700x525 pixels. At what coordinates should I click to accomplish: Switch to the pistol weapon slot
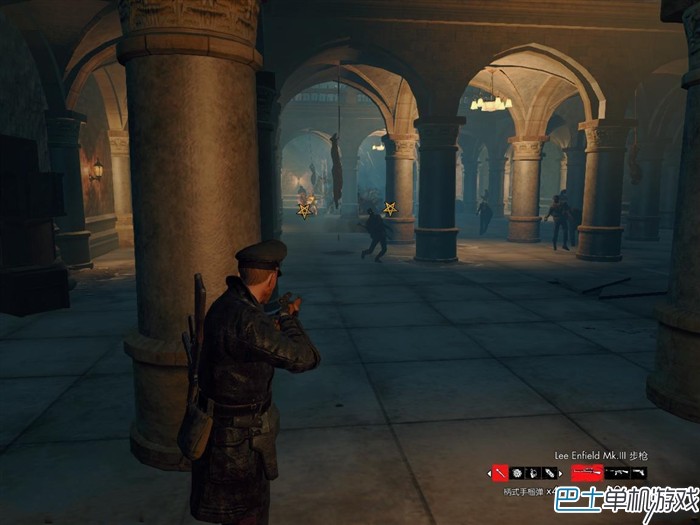pyautogui.click(x=637, y=472)
